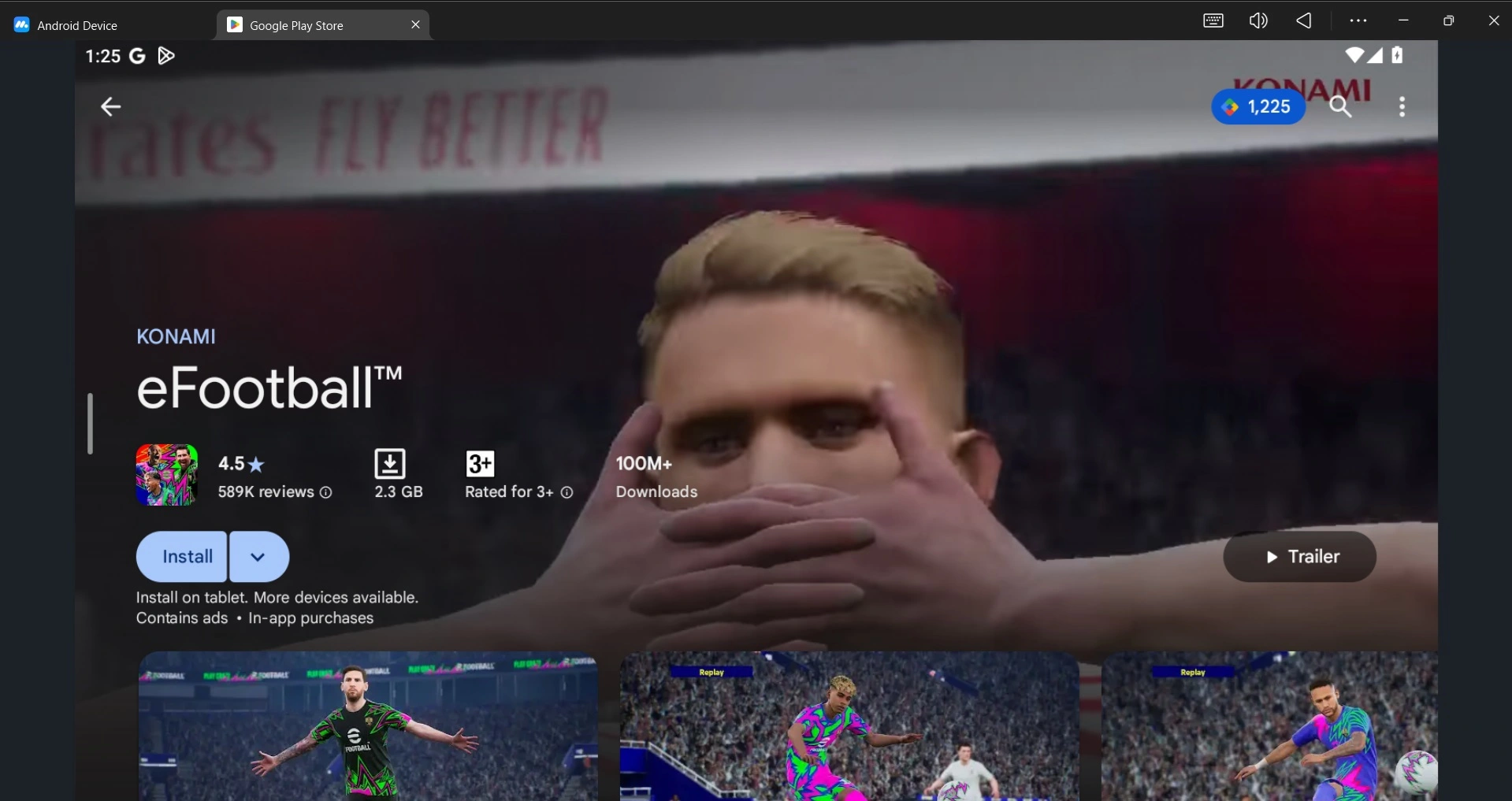Play the eFootball trailer
This screenshot has width=1512, height=801.
tap(1298, 556)
